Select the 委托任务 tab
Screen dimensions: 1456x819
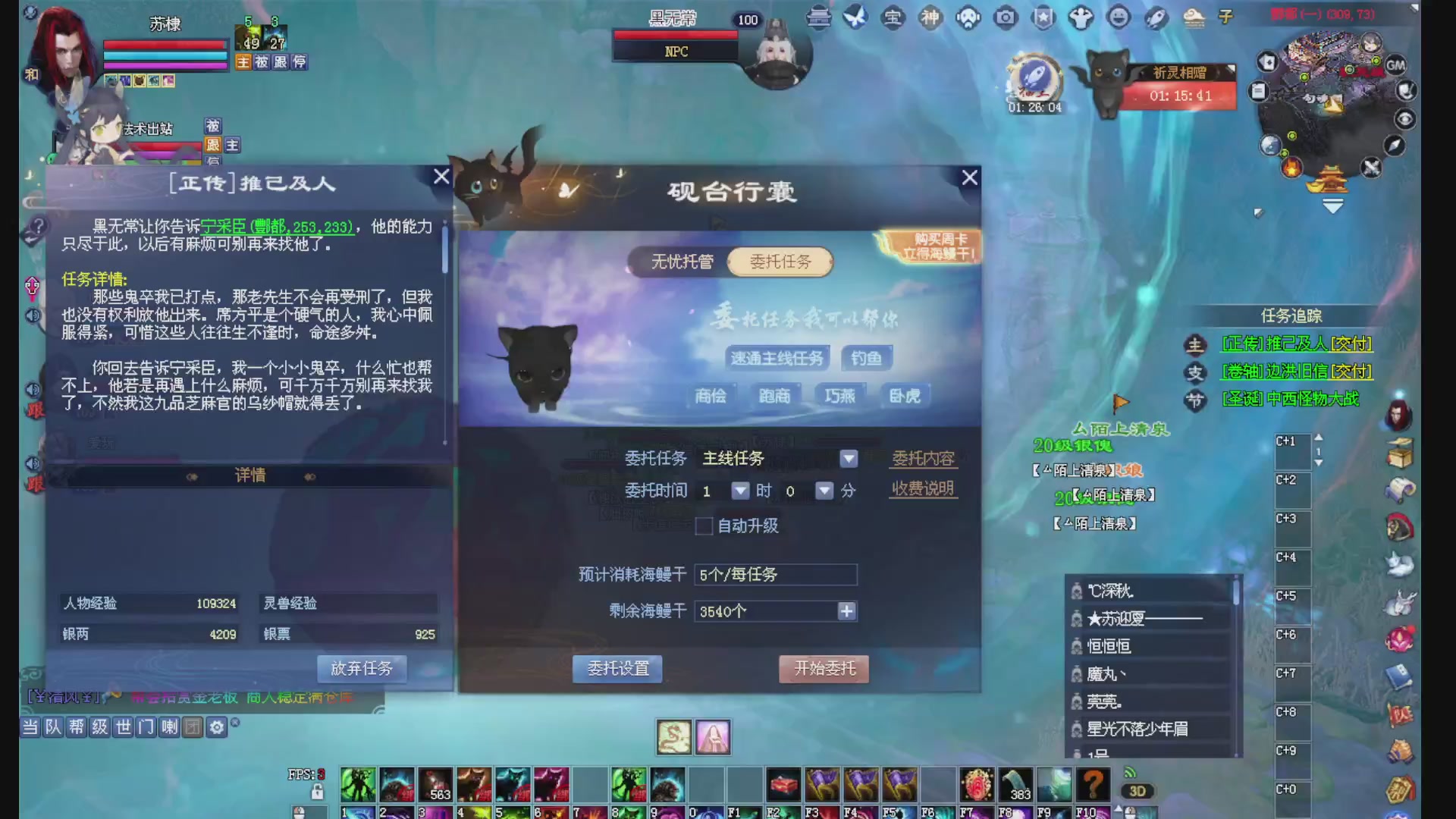coord(780,262)
